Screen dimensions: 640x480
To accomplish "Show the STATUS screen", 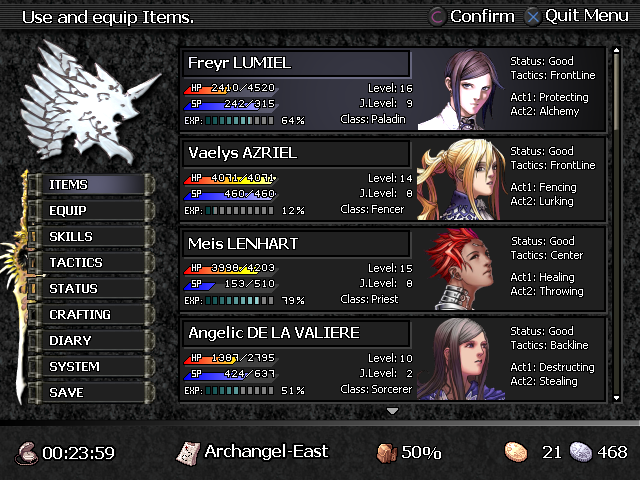I will [x=90, y=289].
